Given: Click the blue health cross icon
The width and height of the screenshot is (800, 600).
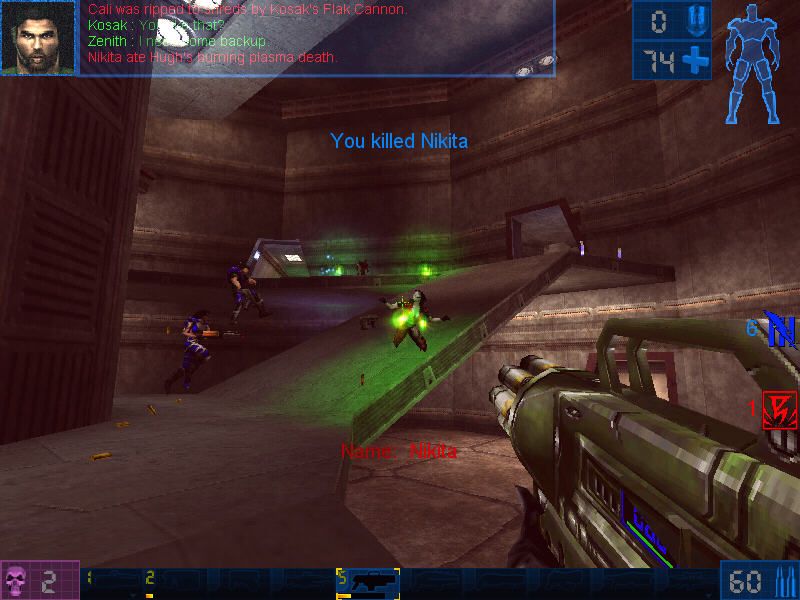Looking at the screenshot, I should click(695, 60).
